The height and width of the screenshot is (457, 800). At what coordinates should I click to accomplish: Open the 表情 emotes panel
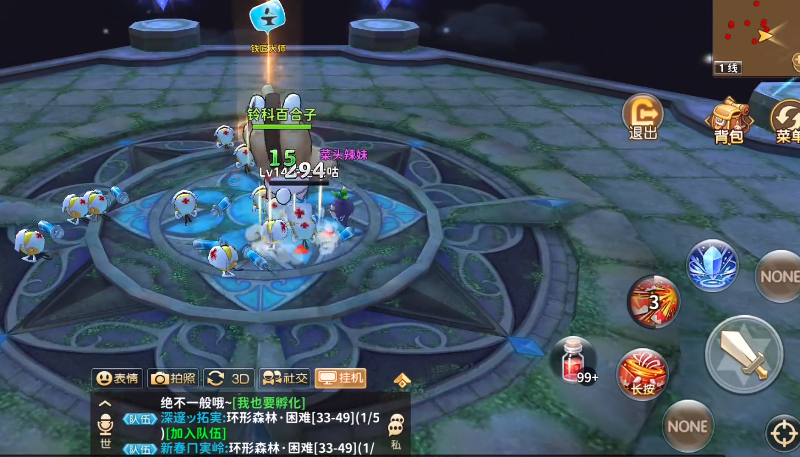[117, 378]
